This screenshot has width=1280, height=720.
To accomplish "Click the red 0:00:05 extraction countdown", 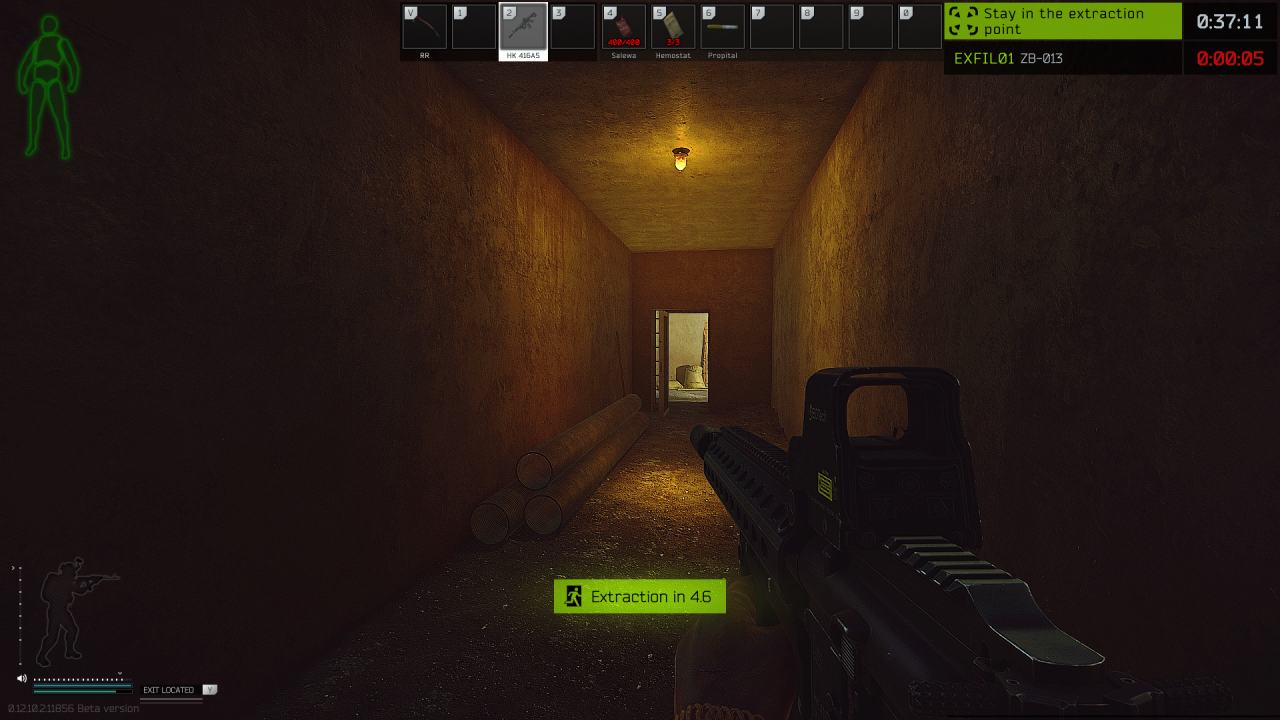I will pyautogui.click(x=1229, y=57).
